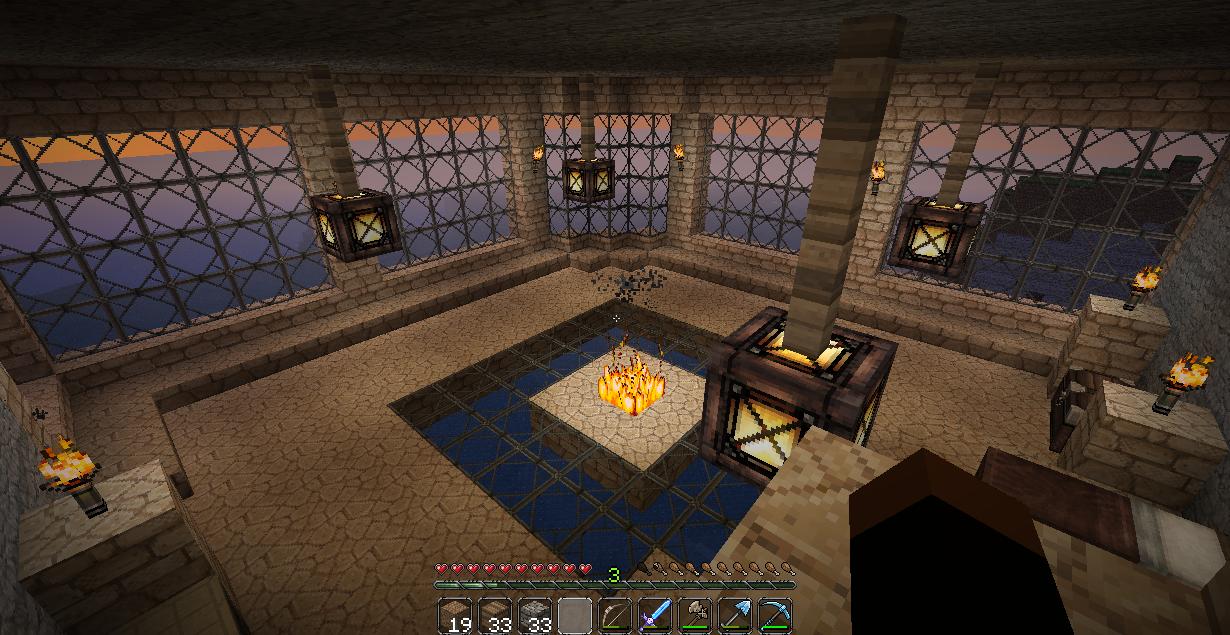The width and height of the screenshot is (1230, 635).
Task: Select the wooden plank stack of 33
Action: tap(496, 615)
